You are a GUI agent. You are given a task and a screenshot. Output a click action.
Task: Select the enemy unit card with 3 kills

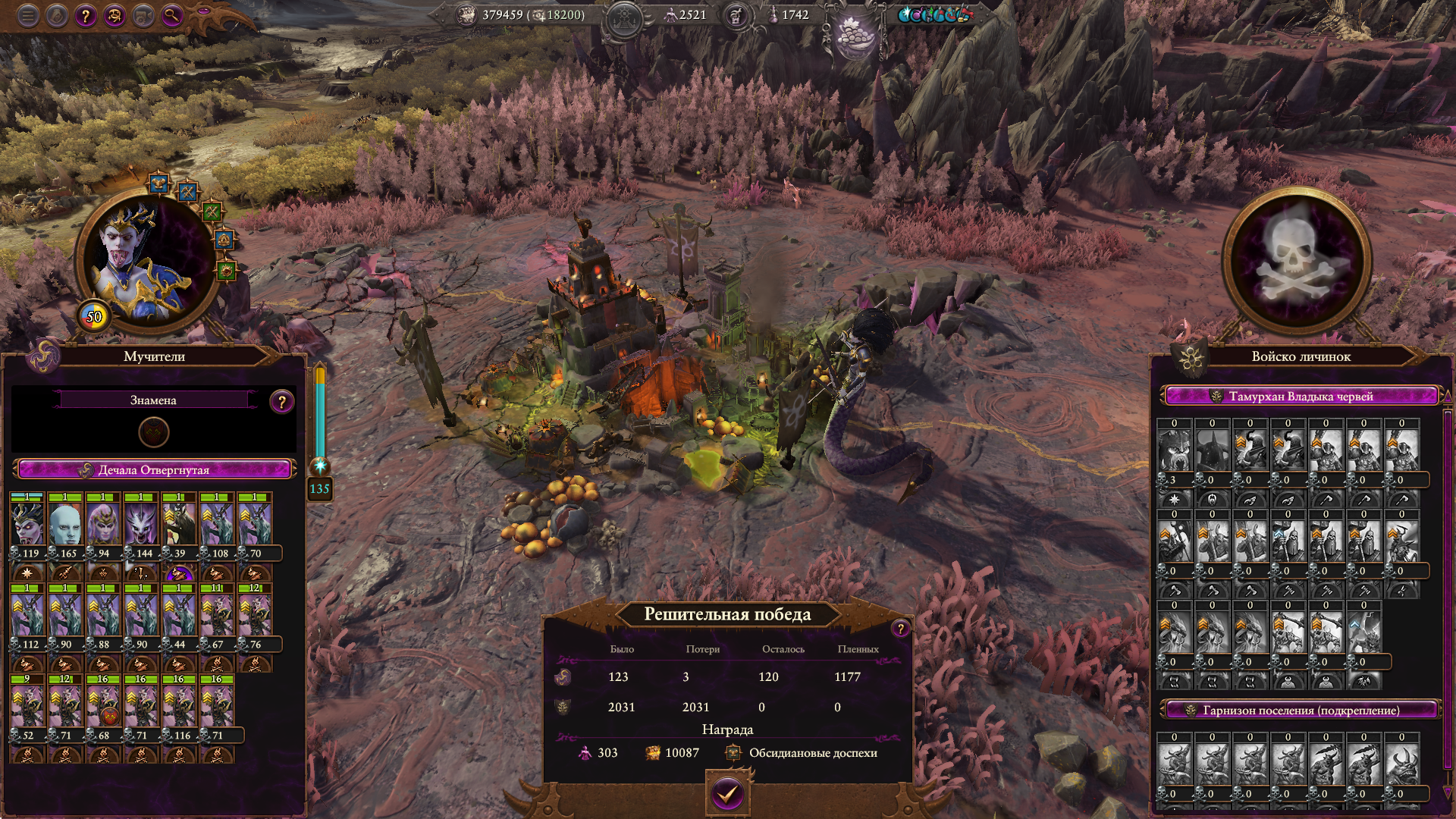pos(1174,451)
